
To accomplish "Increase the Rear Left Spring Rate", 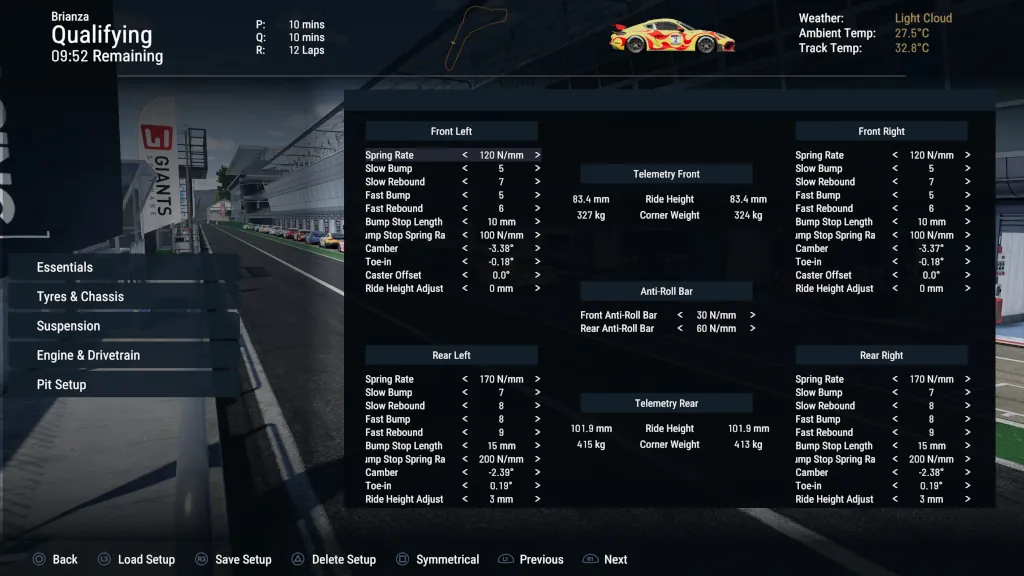I will (x=537, y=379).
